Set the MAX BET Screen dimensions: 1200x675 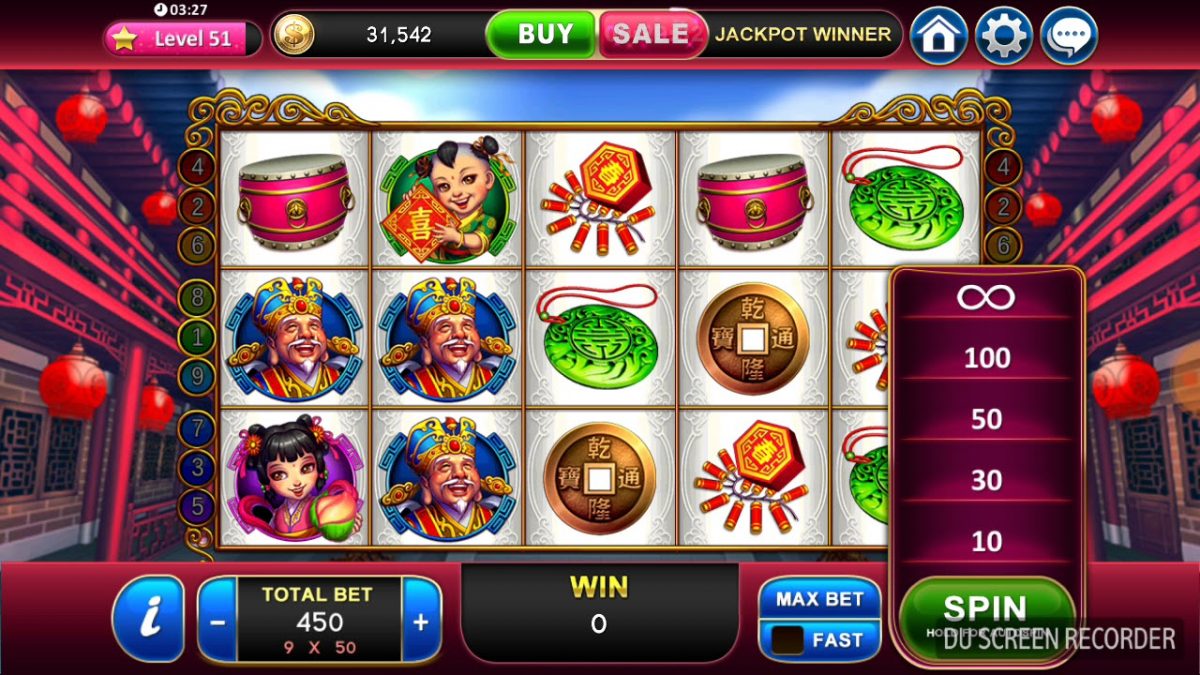click(x=819, y=599)
